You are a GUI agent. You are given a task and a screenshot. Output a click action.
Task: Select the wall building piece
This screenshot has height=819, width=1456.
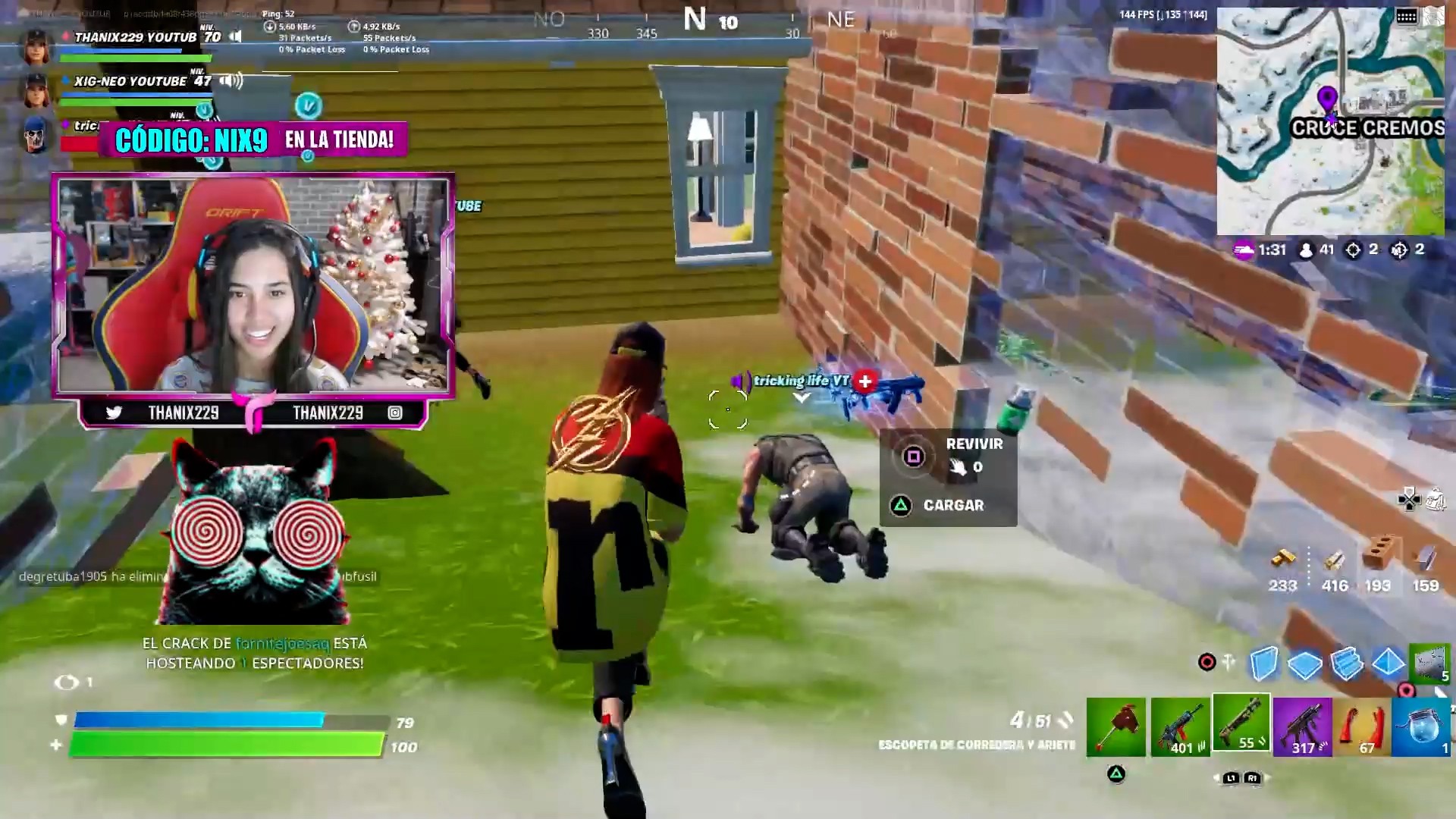[1263, 663]
